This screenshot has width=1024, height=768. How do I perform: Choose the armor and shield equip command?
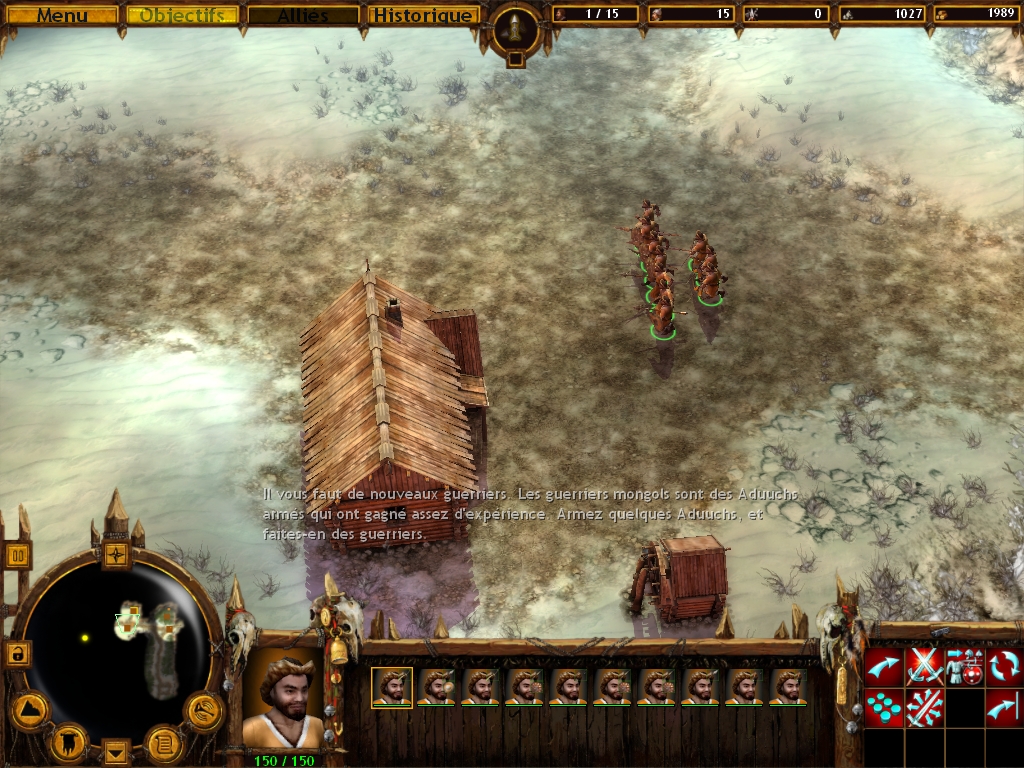[964, 667]
